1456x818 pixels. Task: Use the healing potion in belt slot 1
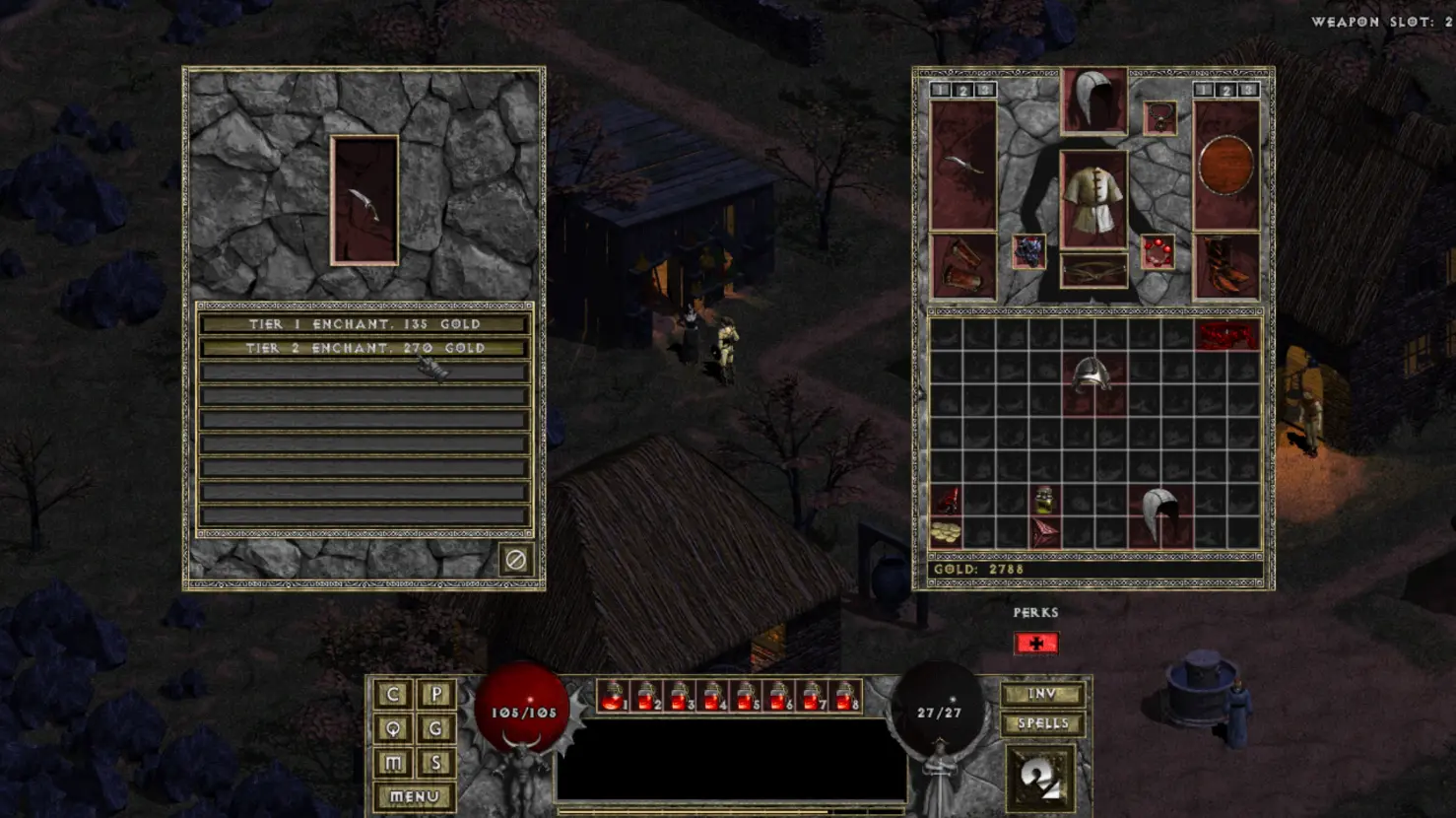(613, 697)
